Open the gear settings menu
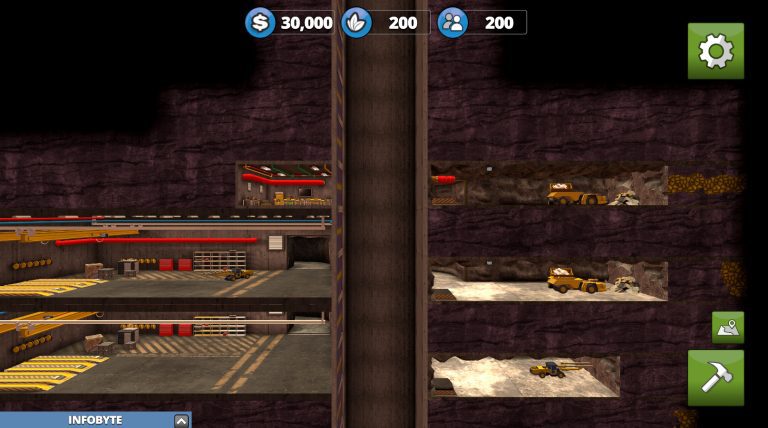This screenshot has height=428, width=768. [x=715, y=51]
